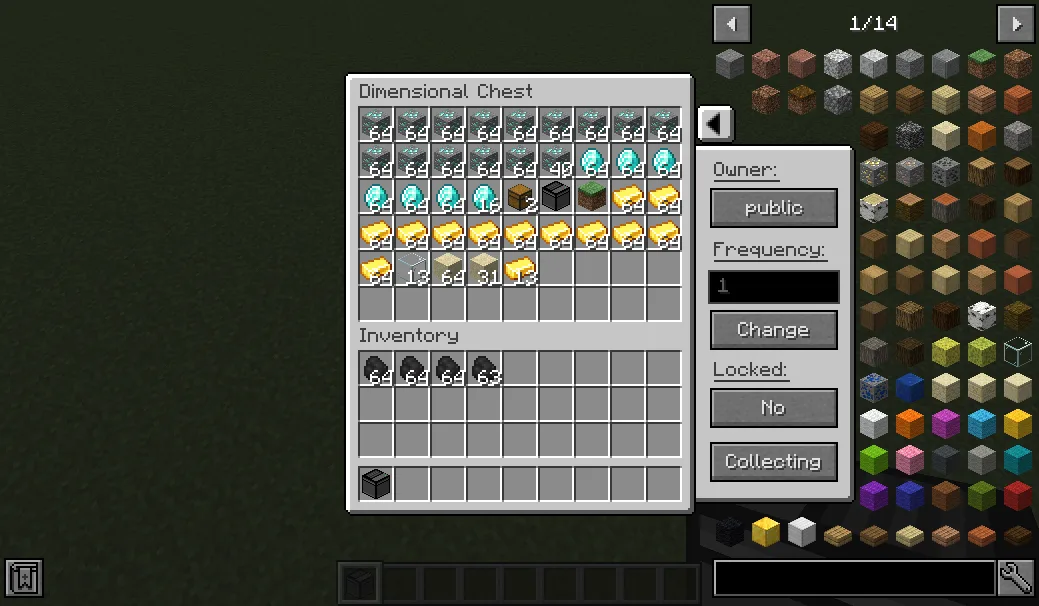Collapse the side panel with the arrow tab
This screenshot has height=606, width=1039.
point(715,124)
